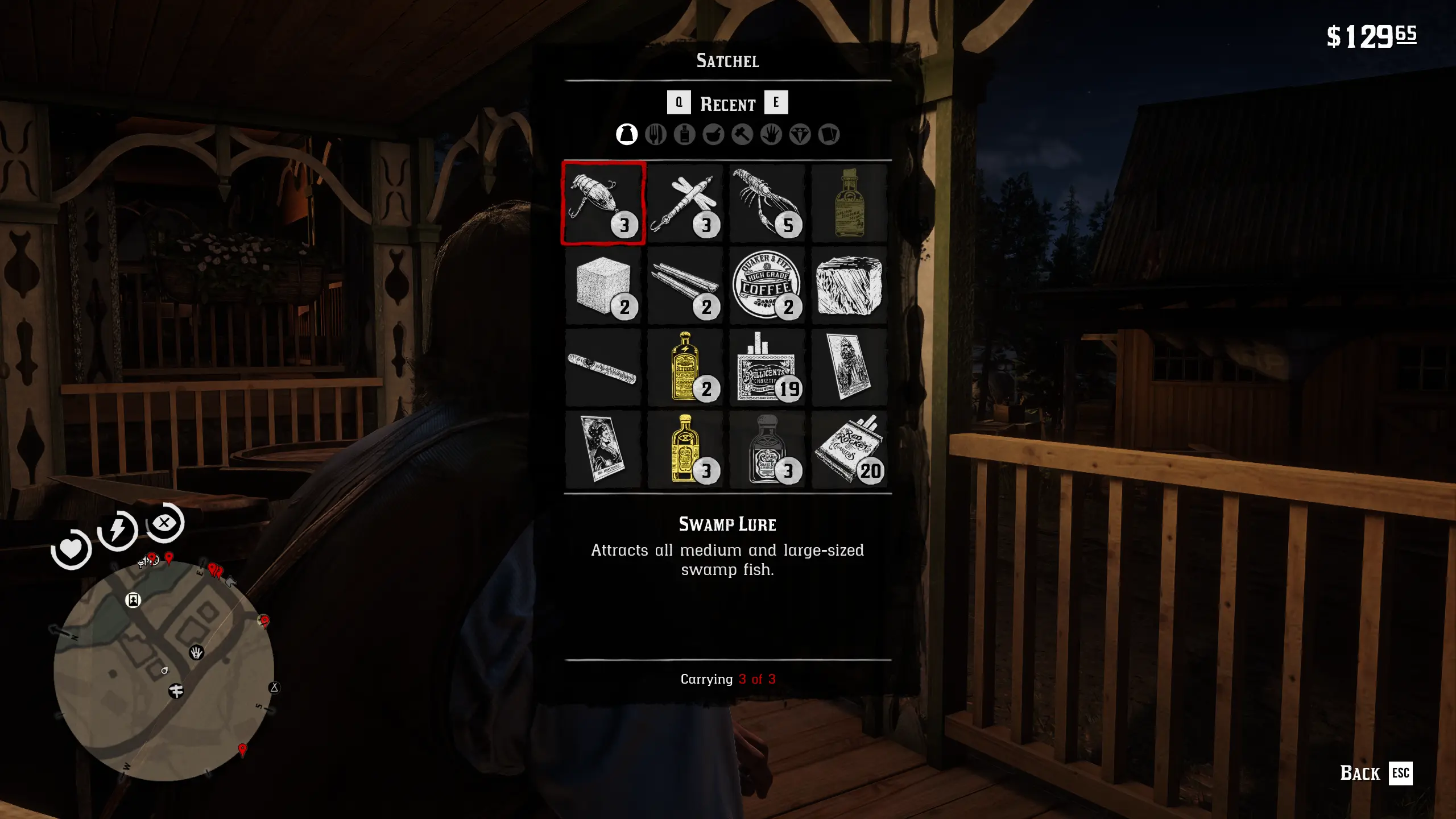Select the cigar item slot
The height and width of the screenshot is (819, 1456).
coord(603,367)
